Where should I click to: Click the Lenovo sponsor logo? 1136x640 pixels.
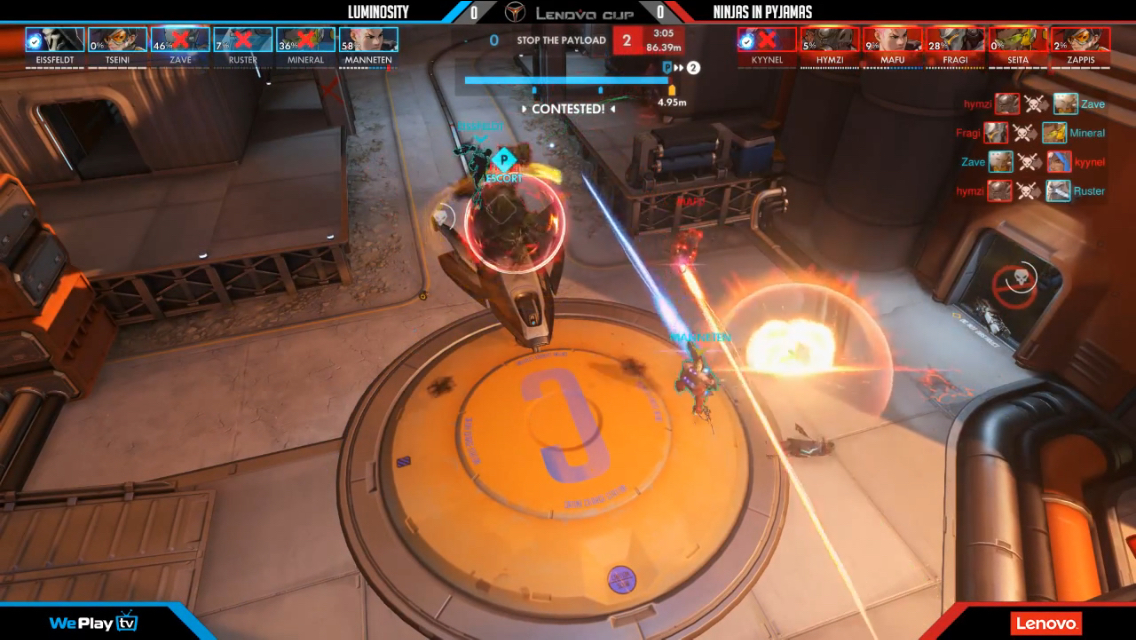click(1045, 623)
